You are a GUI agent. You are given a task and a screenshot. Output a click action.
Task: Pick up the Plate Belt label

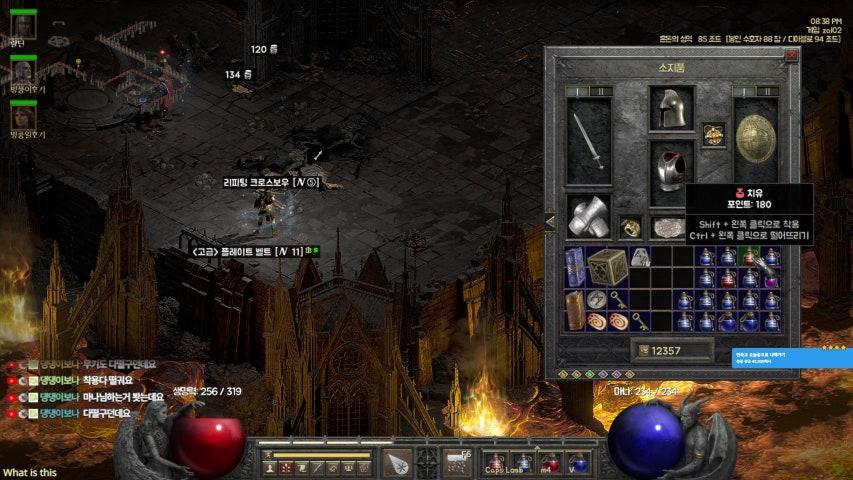tap(247, 251)
